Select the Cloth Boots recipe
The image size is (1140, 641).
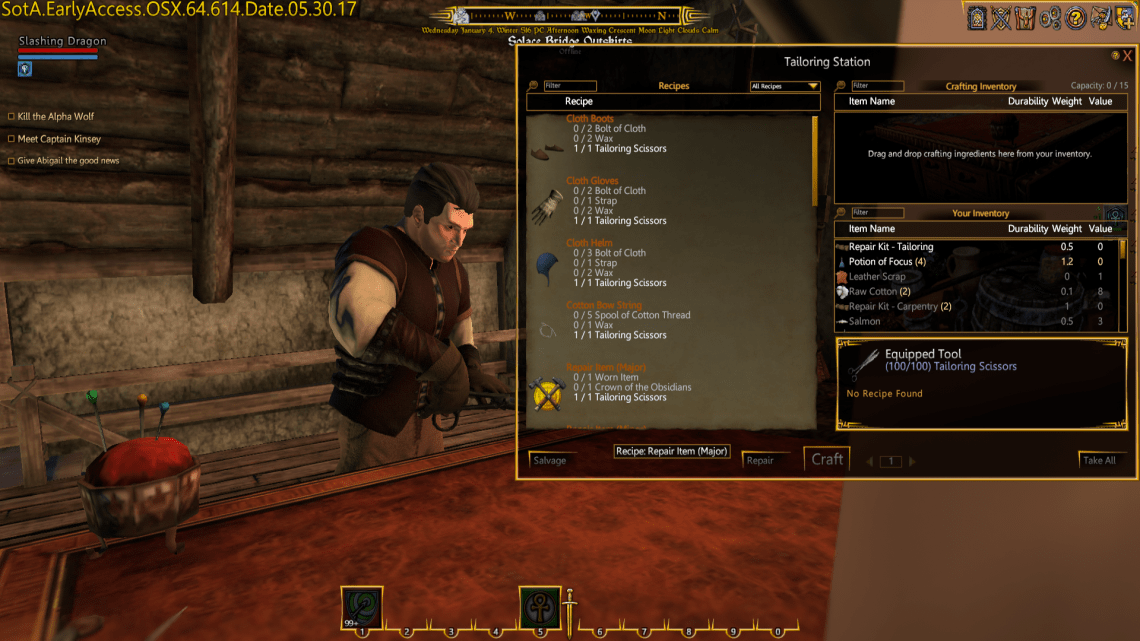tap(590, 119)
